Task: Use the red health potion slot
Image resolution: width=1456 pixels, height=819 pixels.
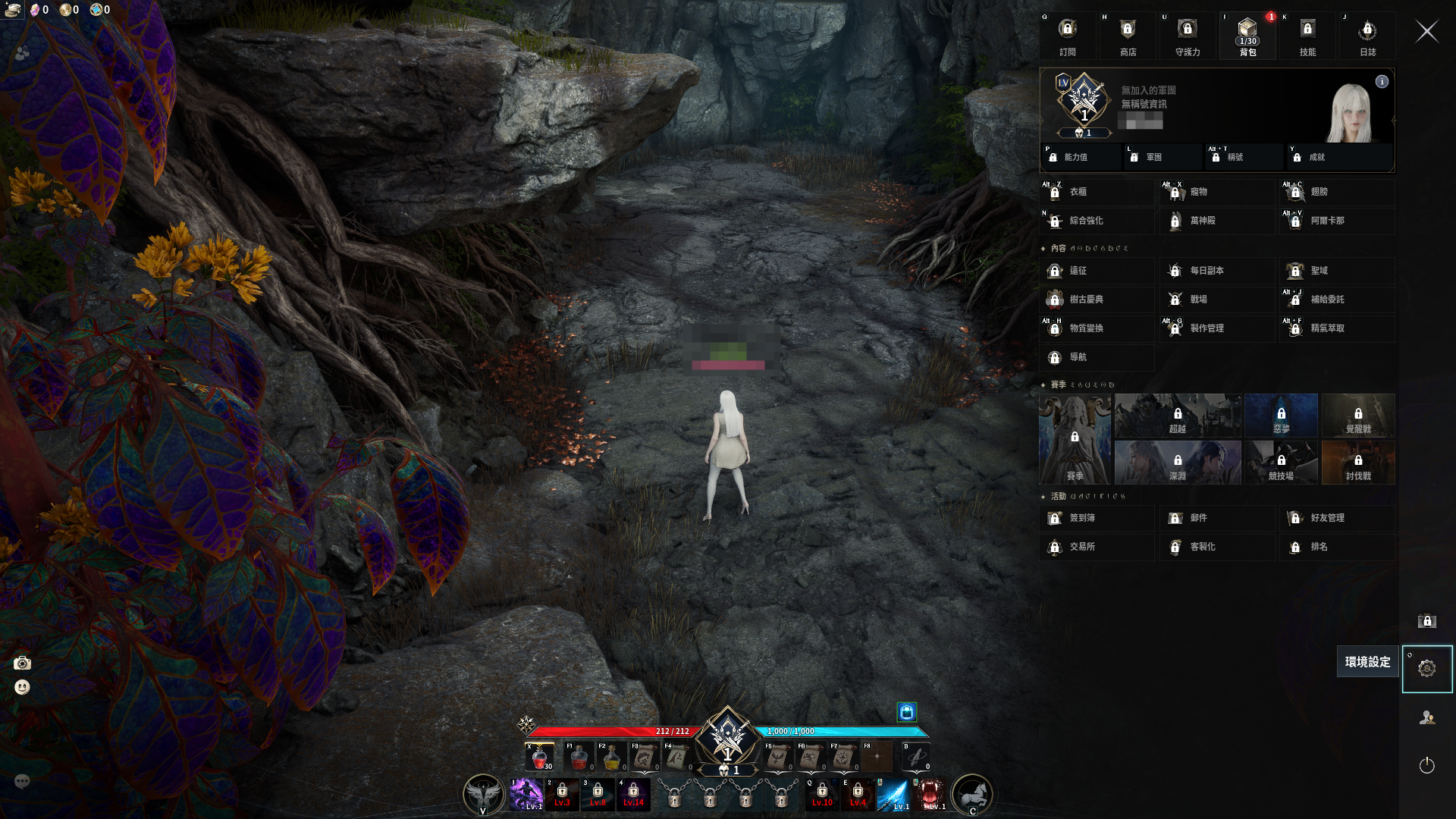Action: click(x=540, y=756)
